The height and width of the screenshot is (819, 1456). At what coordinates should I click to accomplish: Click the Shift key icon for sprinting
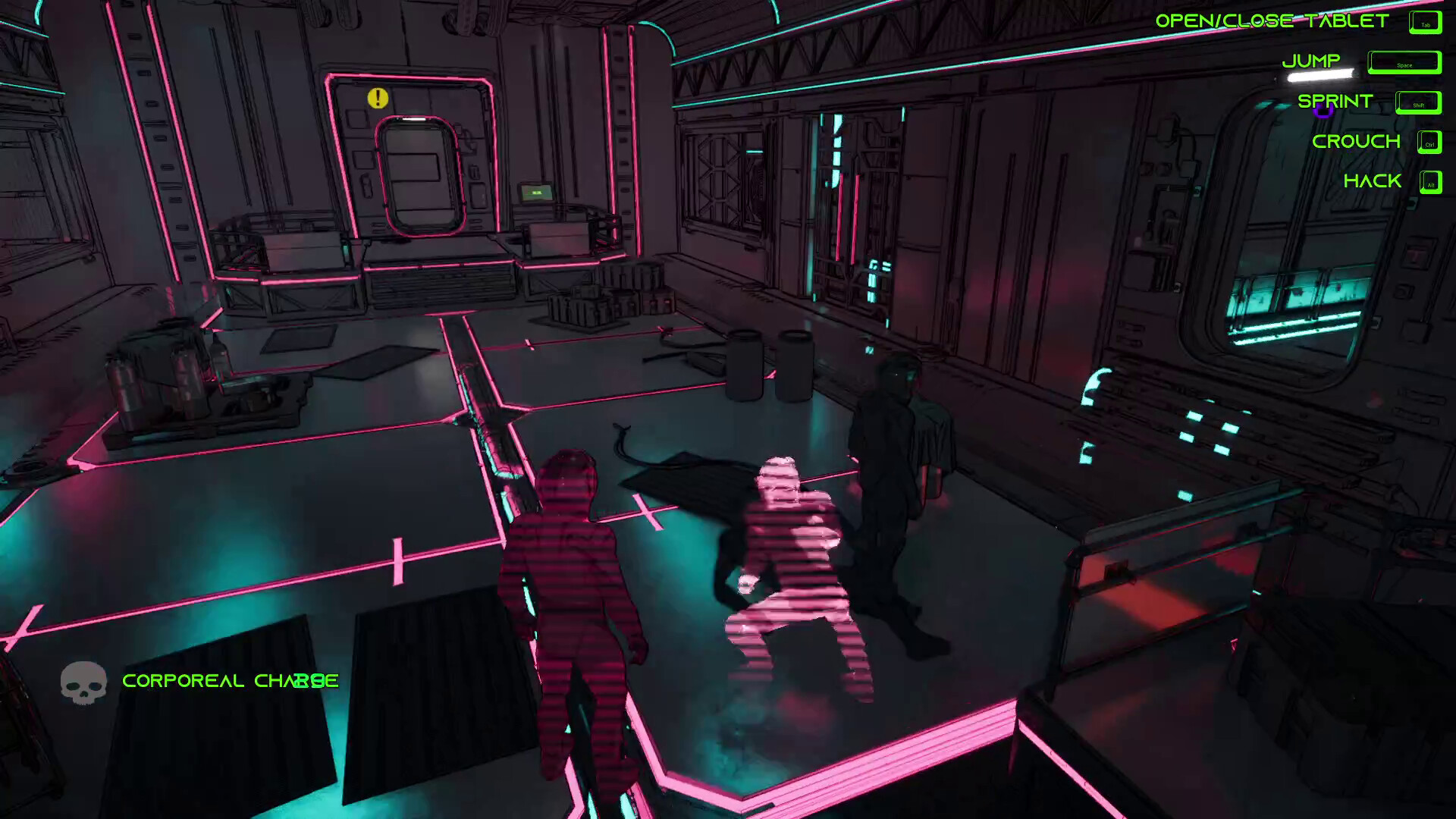[1417, 104]
